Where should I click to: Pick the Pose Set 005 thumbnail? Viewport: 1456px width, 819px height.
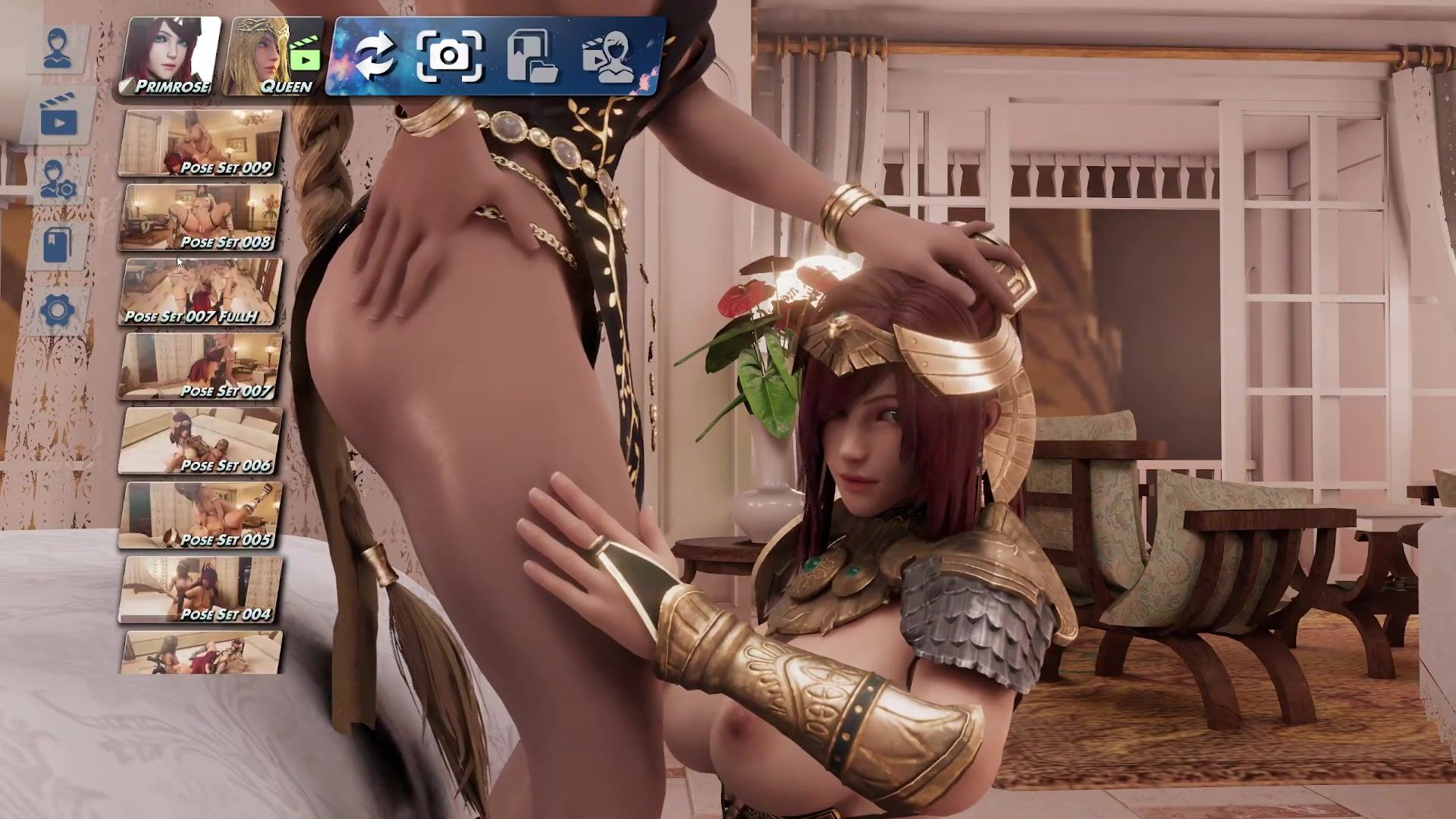tap(201, 515)
